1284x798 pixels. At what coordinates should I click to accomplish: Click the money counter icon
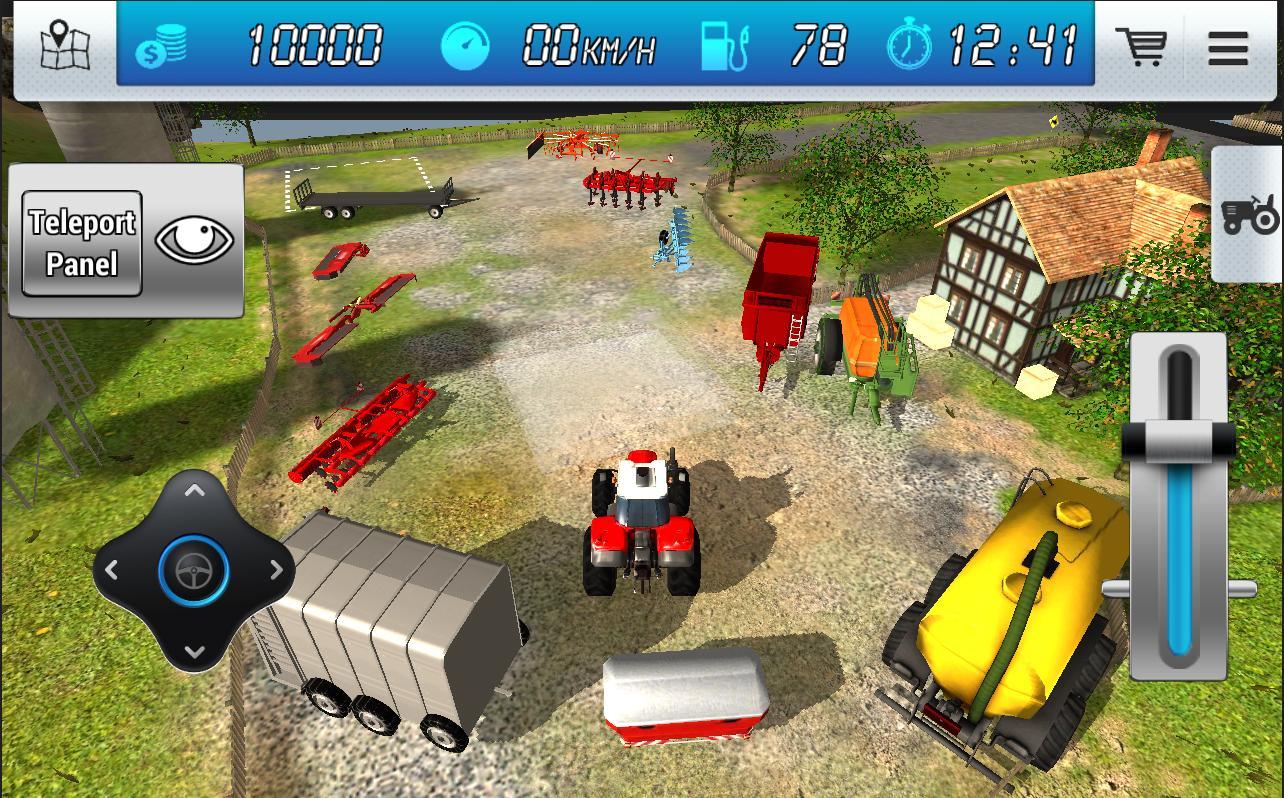(x=162, y=46)
